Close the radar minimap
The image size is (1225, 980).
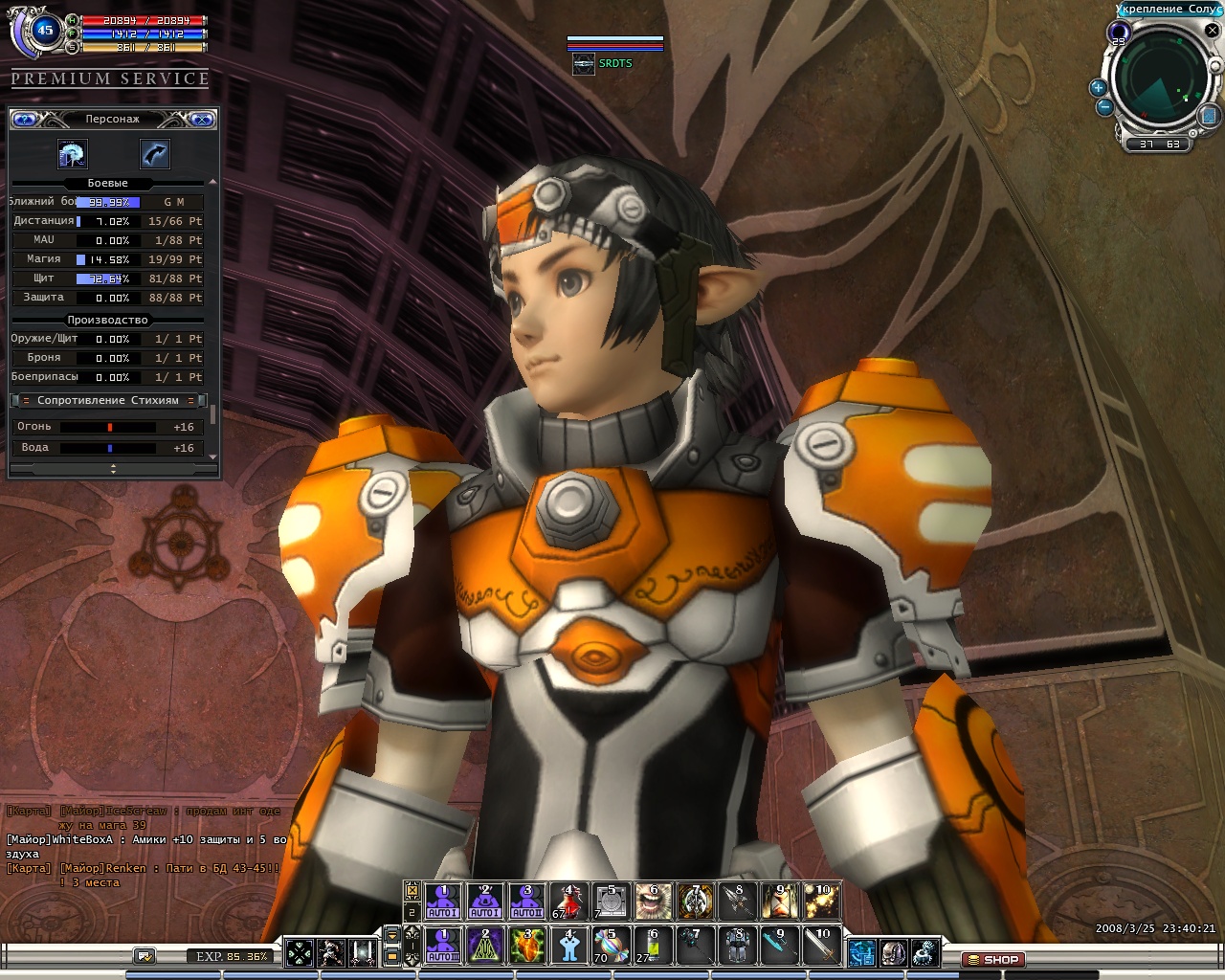[1212, 31]
